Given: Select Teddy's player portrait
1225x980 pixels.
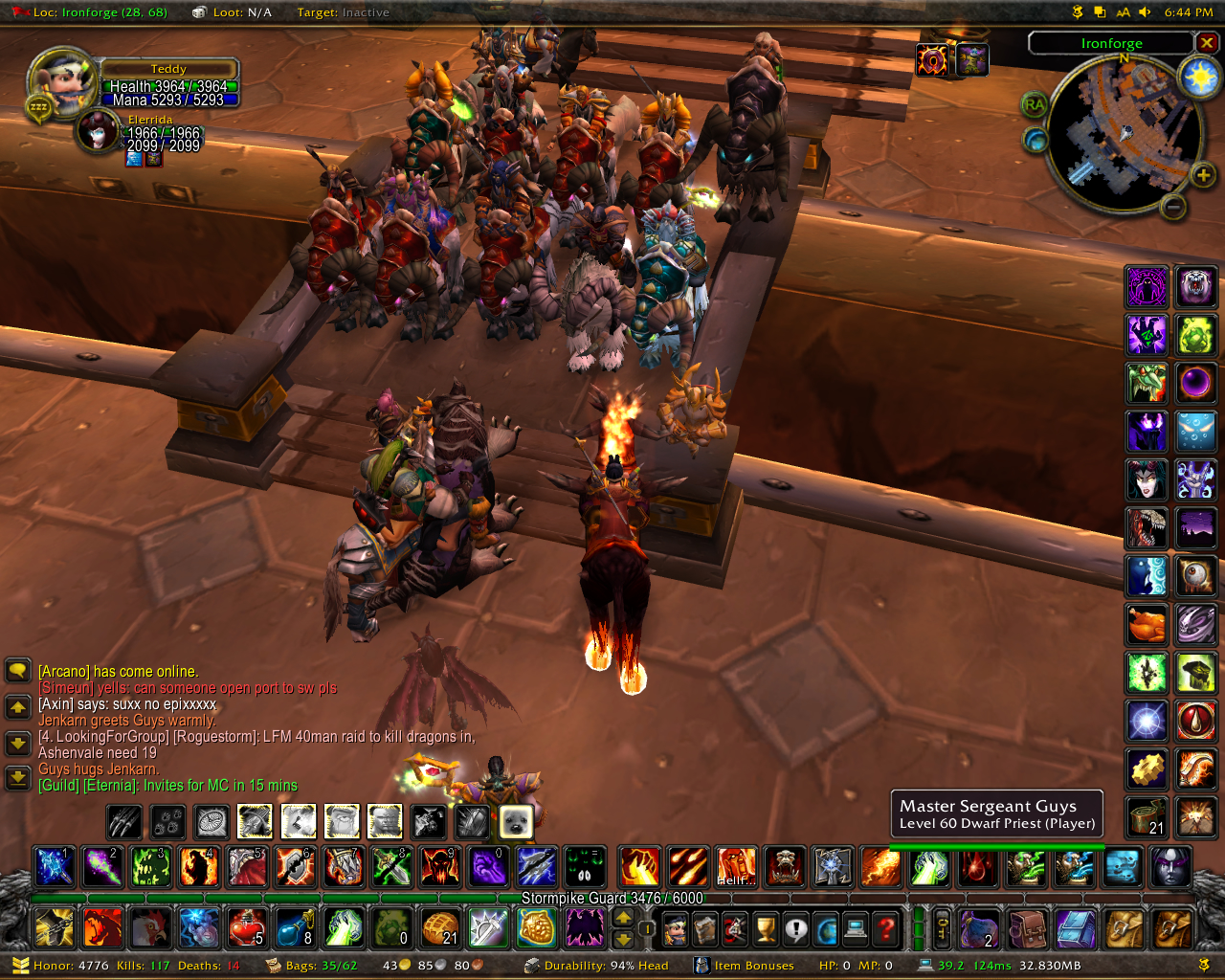Looking at the screenshot, I should click(x=61, y=82).
